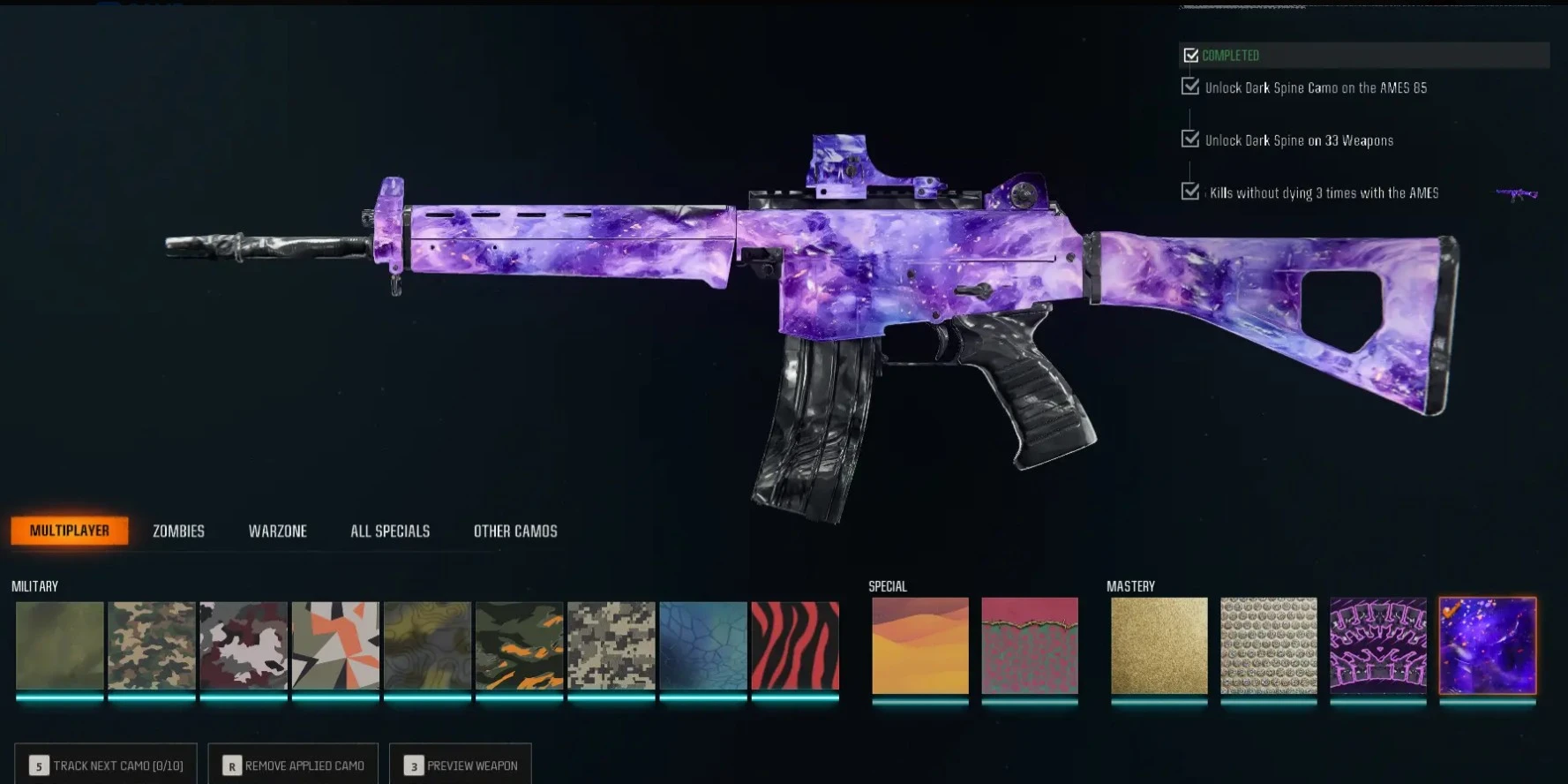Choose the red tiger stripe camo
1568x784 pixels.
pyautogui.click(x=794, y=646)
